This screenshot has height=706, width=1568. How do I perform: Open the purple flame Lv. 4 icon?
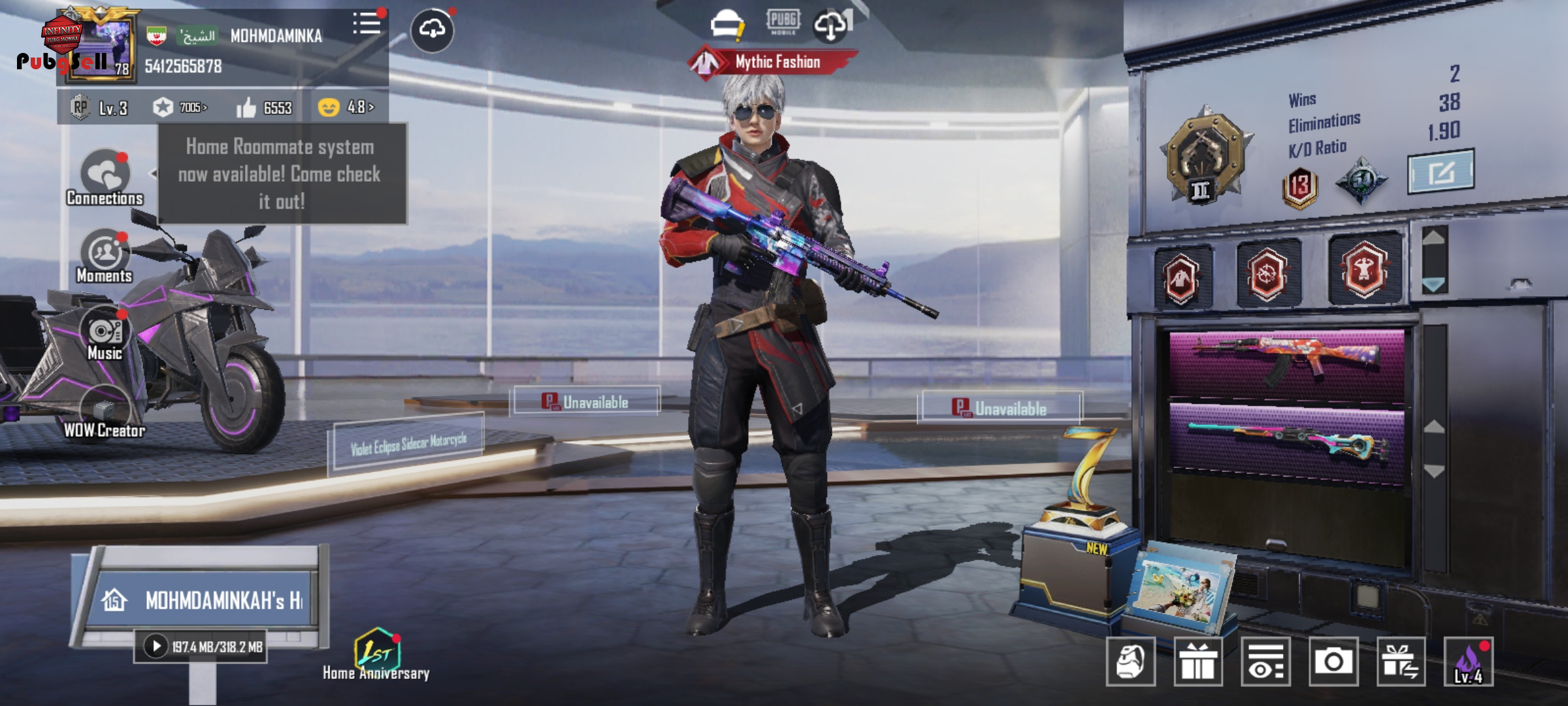click(x=1468, y=662)
